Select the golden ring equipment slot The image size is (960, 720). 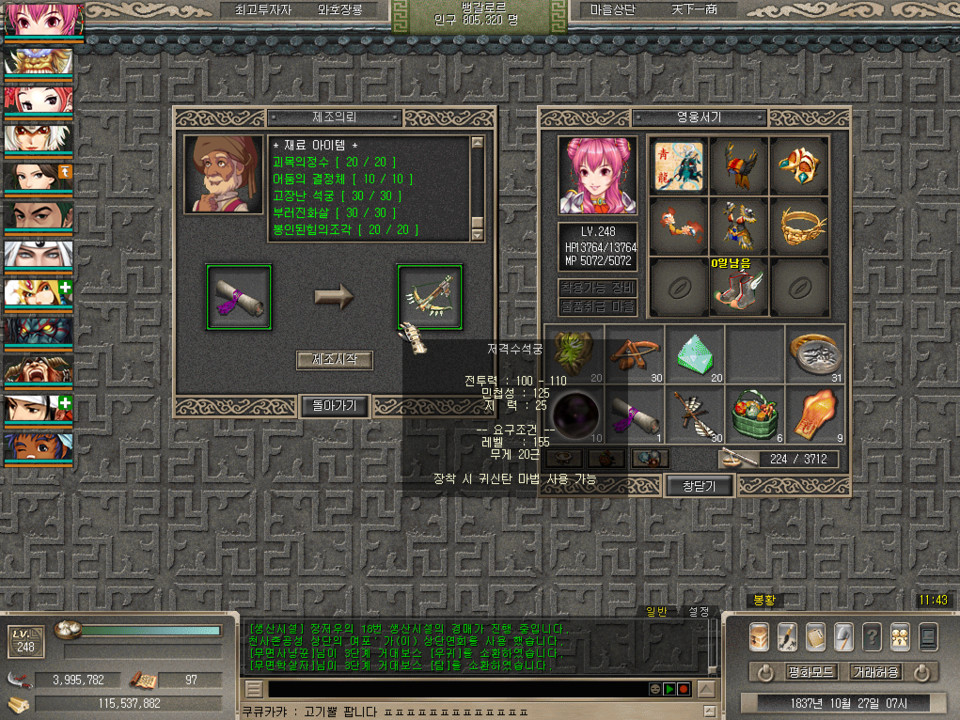click(x=798, y=227)
